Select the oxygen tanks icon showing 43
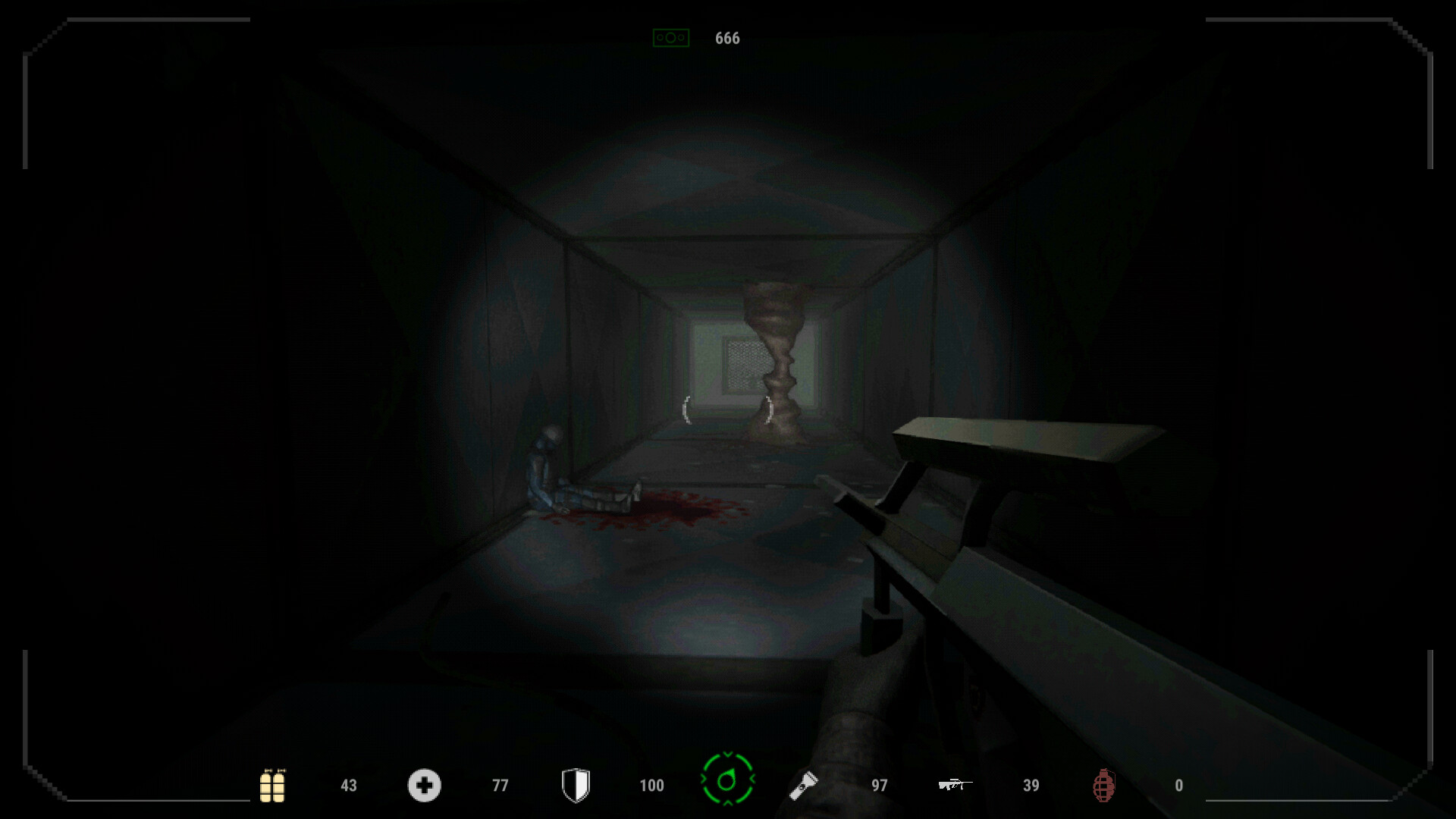Screen dimensions: 1456x819 pos(273,786)
